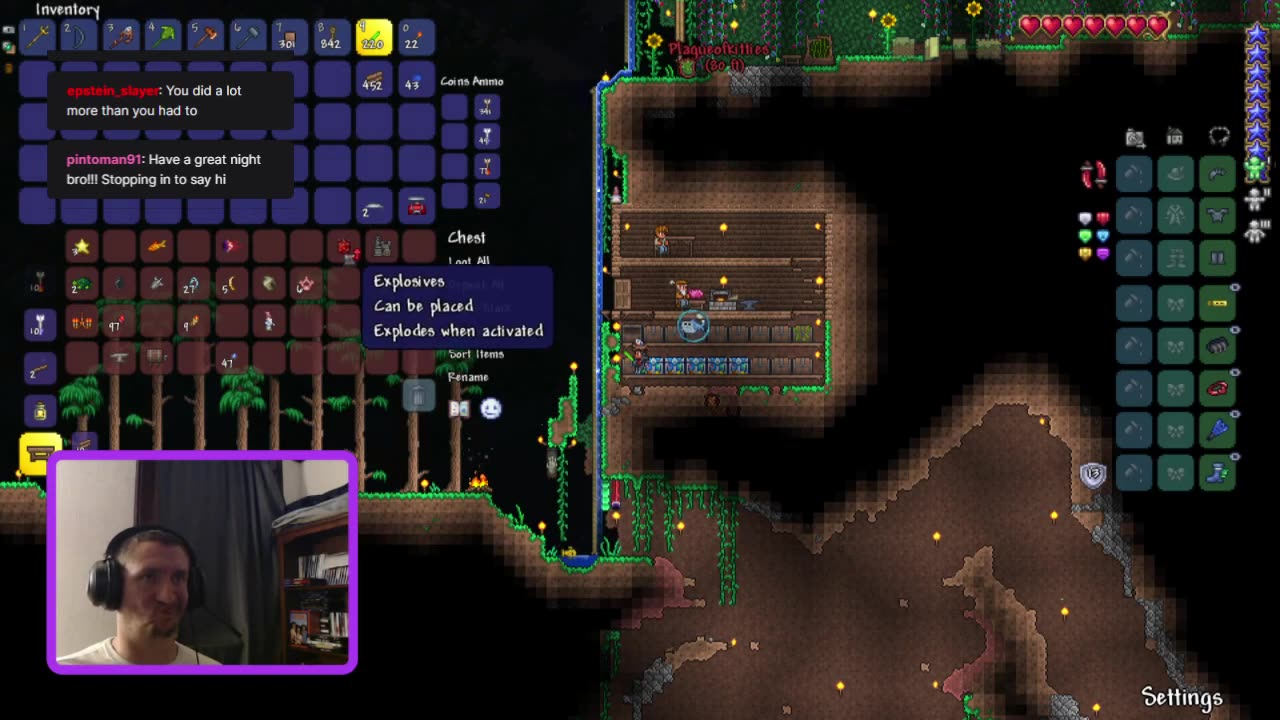1280x720 pixels.
Task: Select the arrows stack in hotbar slot 0
Action: pyautogui.click(x=415, y=36)
